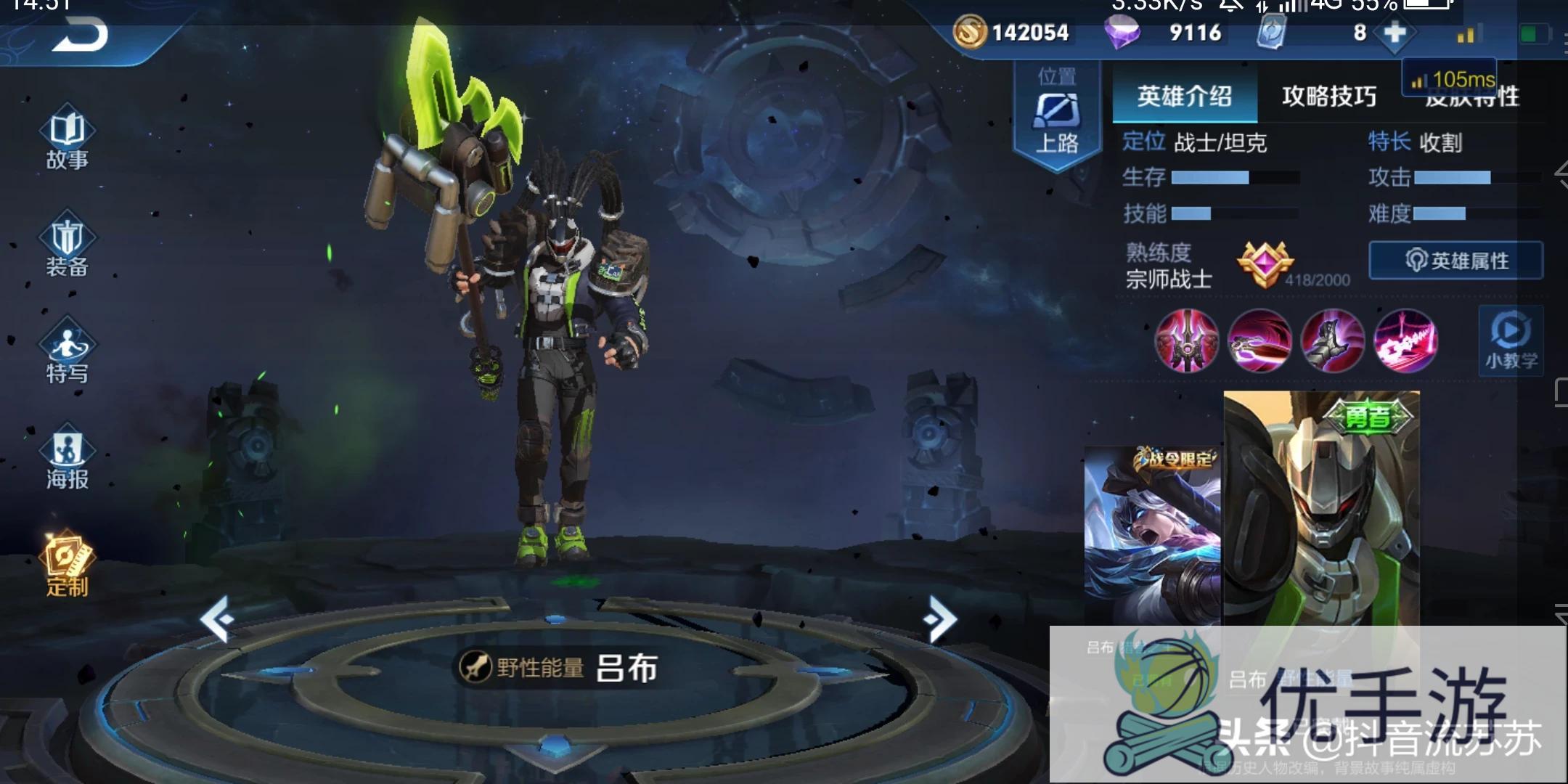Choose the 勇者 green armored skin thumbnail
This screenshot has width=1568, height=784.
coord(1321,508)
